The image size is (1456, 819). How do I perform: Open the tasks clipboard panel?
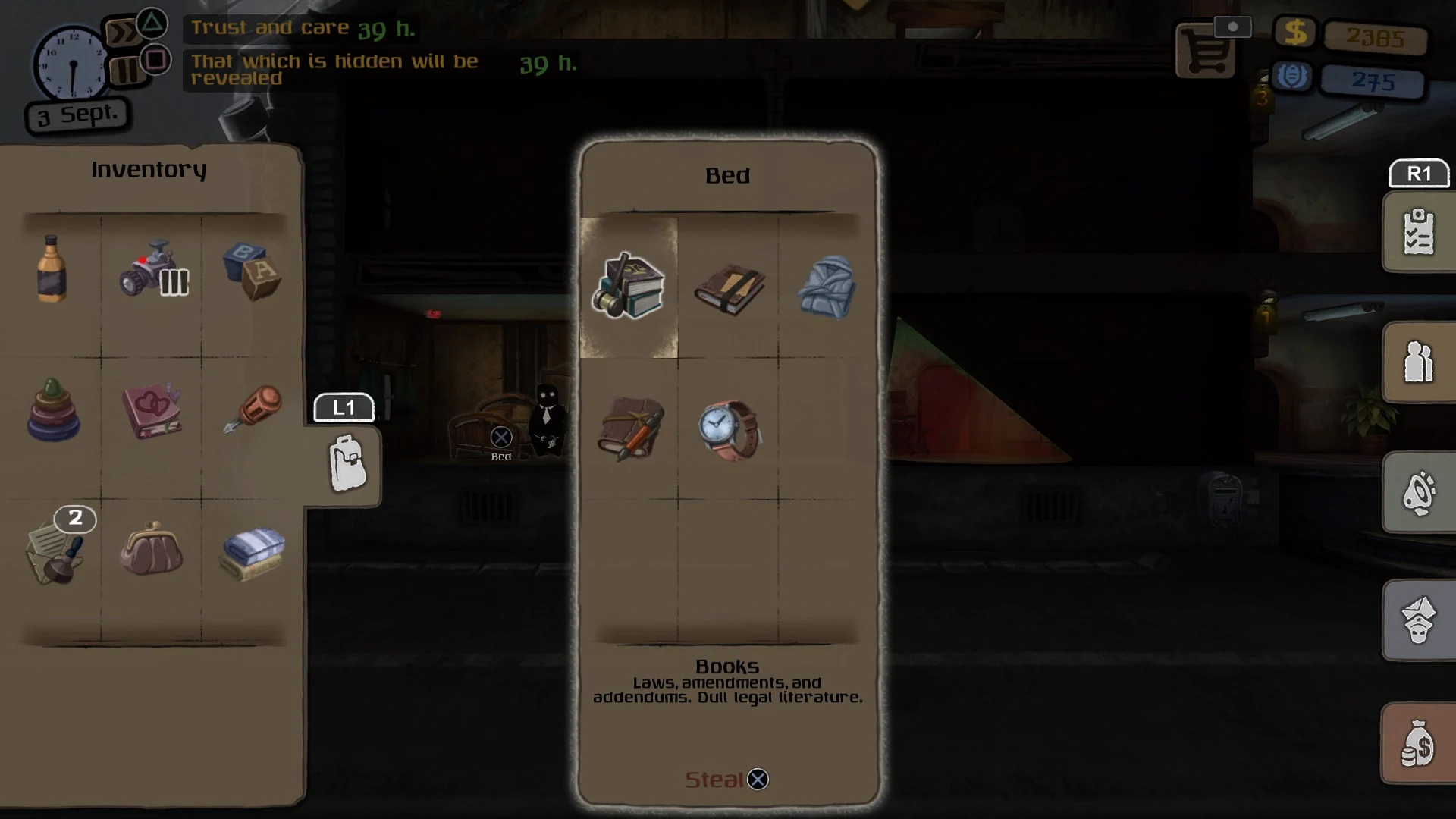(x=1418, y=232)
